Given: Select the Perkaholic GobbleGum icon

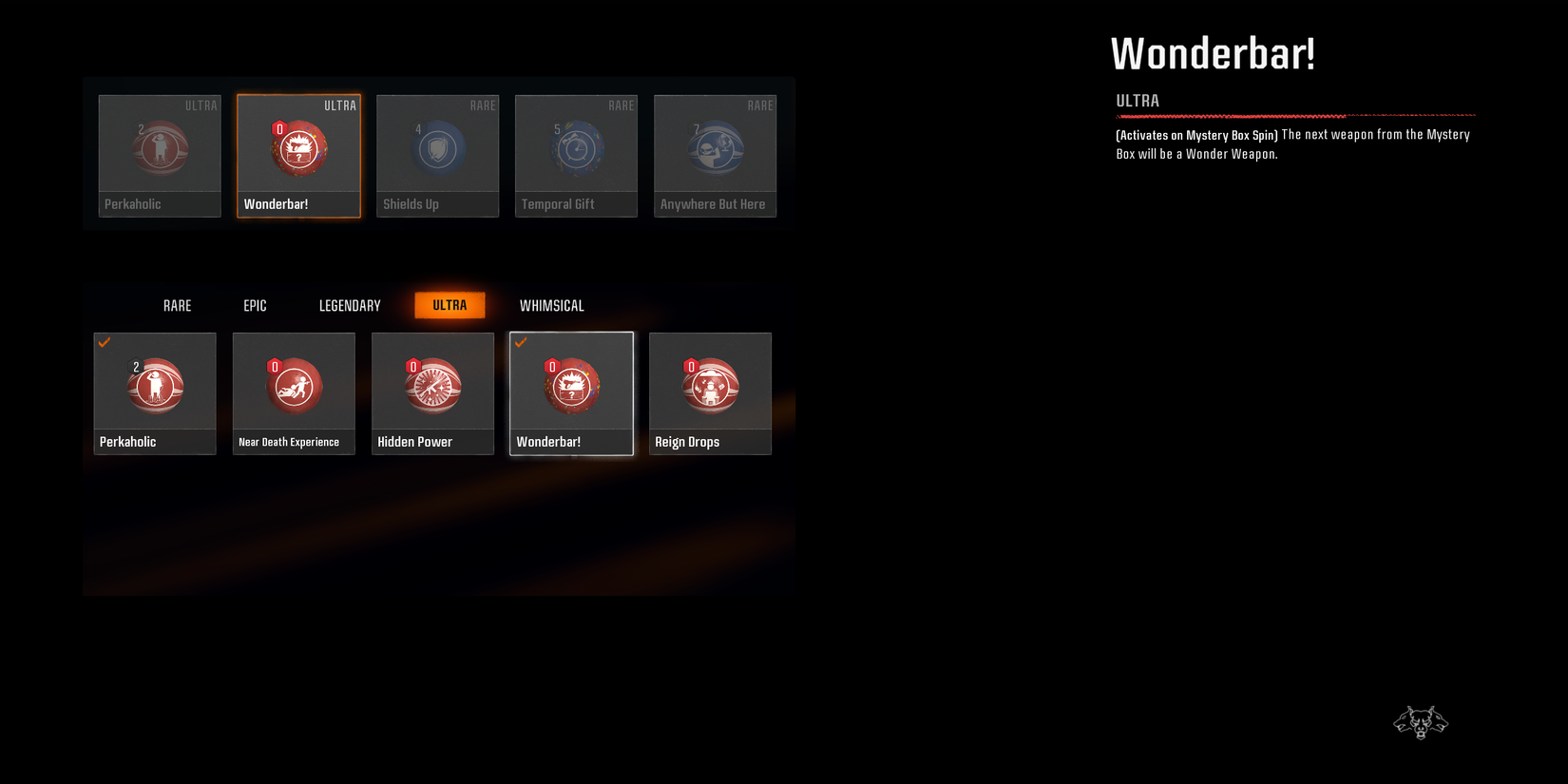Looking at the screenshot, I should [154, 385].
